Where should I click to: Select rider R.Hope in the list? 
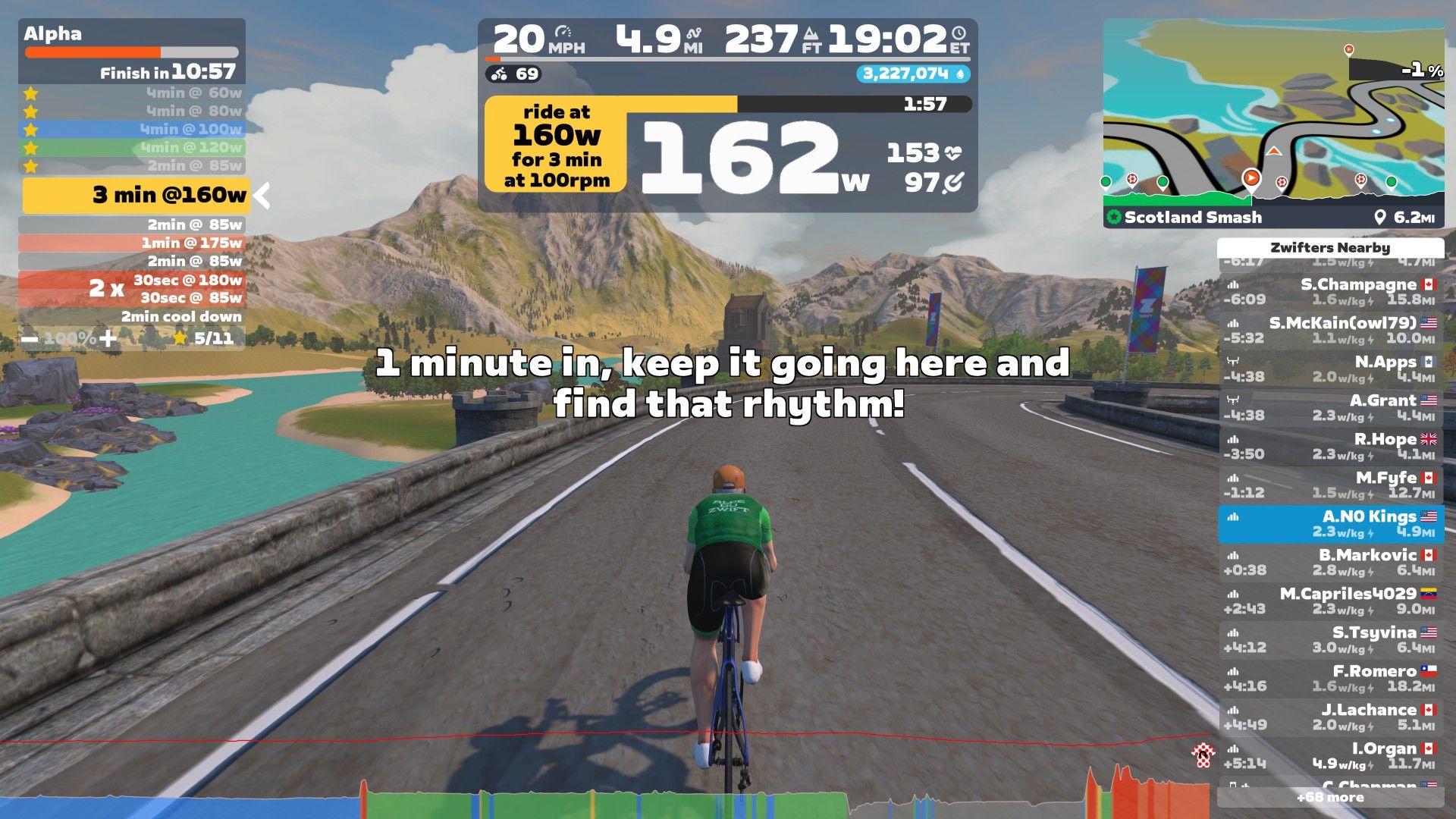point(1330,447)
